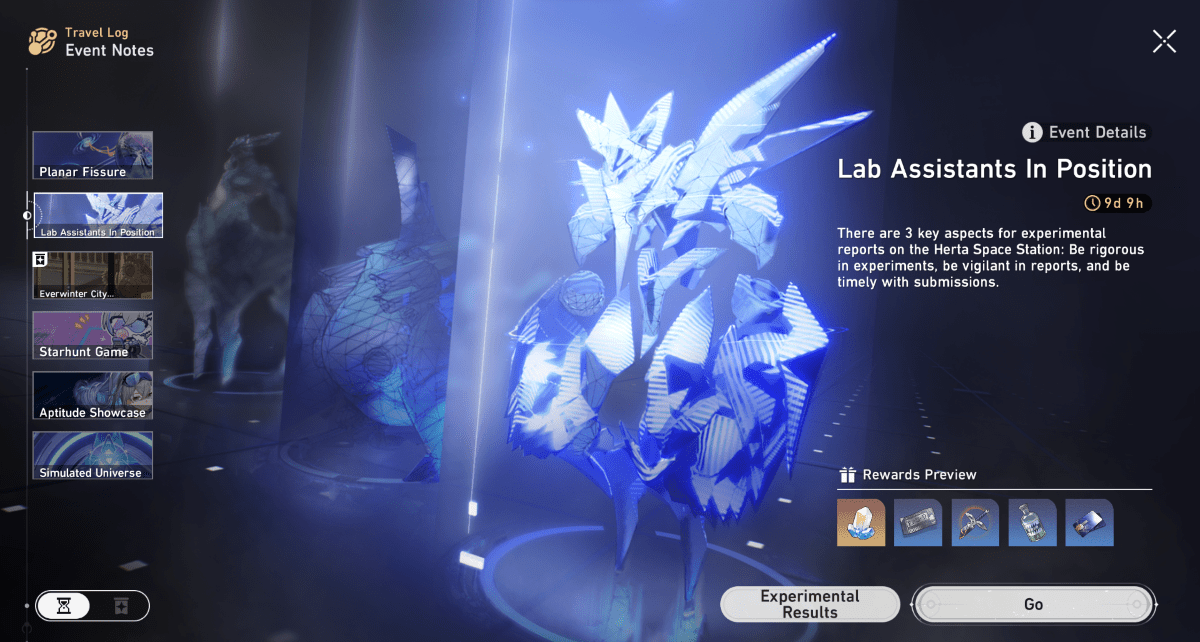Image resolution: width=1200 pixels, height=642 pixels.
Task: Show the crystal reward details
Action: (x=861, y=522)
